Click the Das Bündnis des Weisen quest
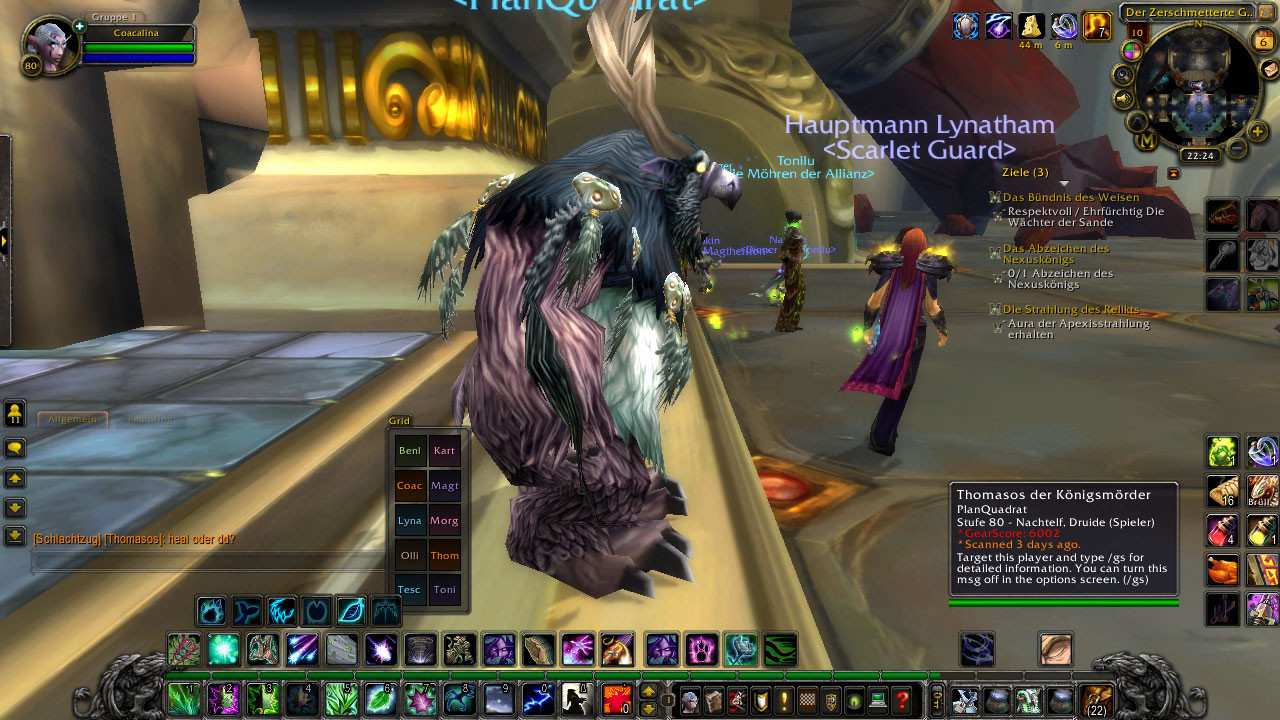1280x720 pixels. (1070, 198)
